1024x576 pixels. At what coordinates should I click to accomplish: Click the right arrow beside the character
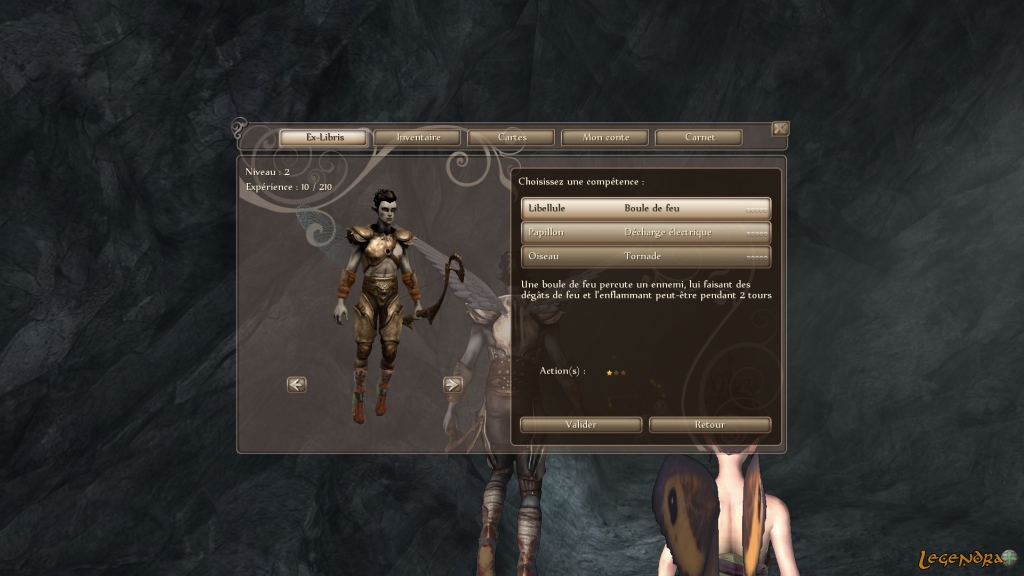(x=452, y=384)
